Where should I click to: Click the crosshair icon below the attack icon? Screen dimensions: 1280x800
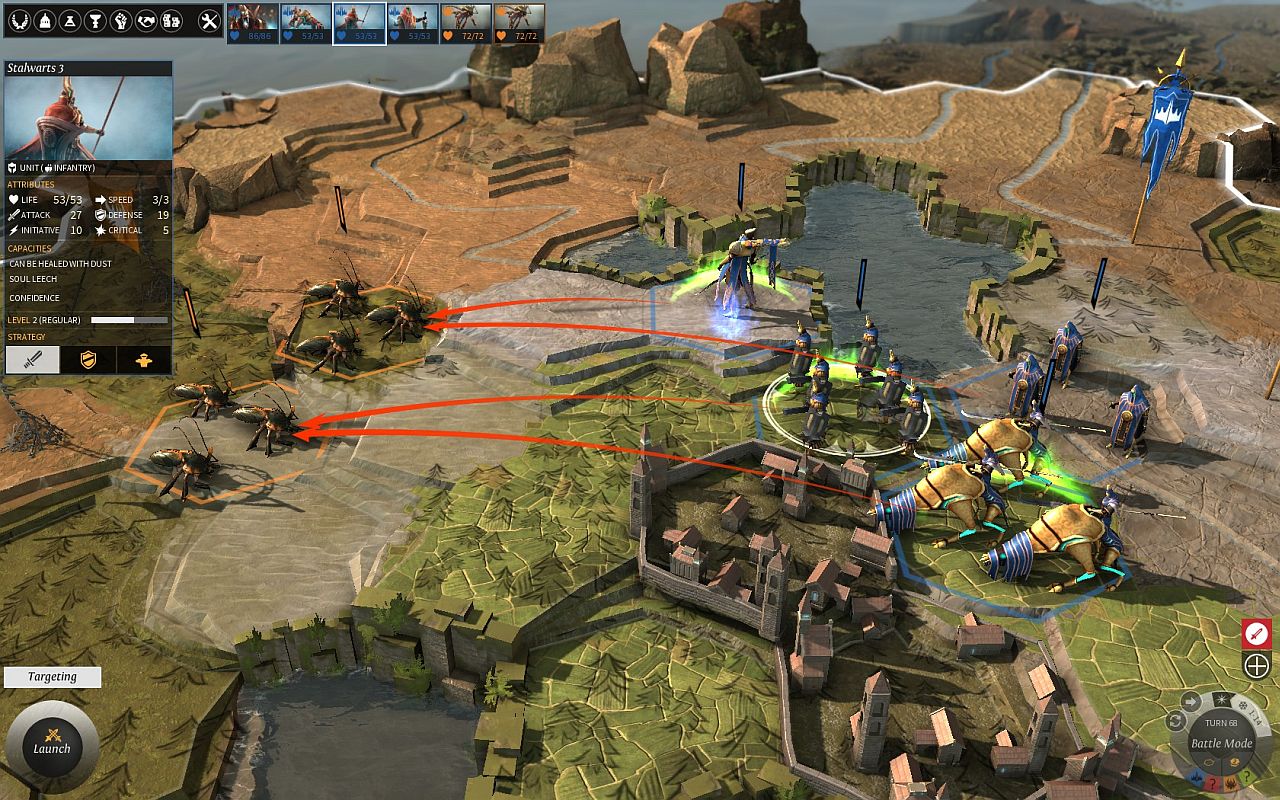tap(1256, 665)
